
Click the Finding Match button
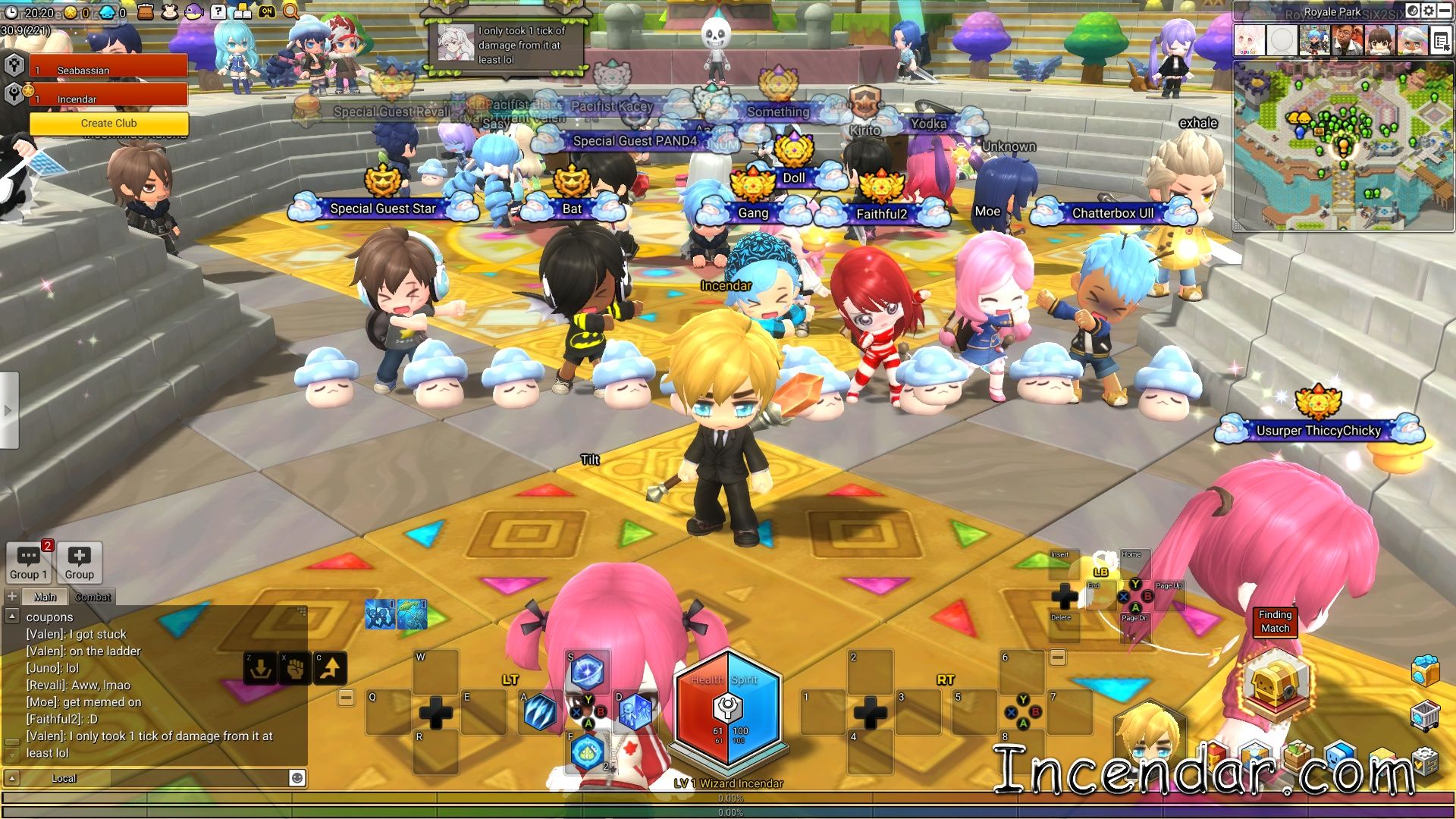click(x=1275, y=621)
